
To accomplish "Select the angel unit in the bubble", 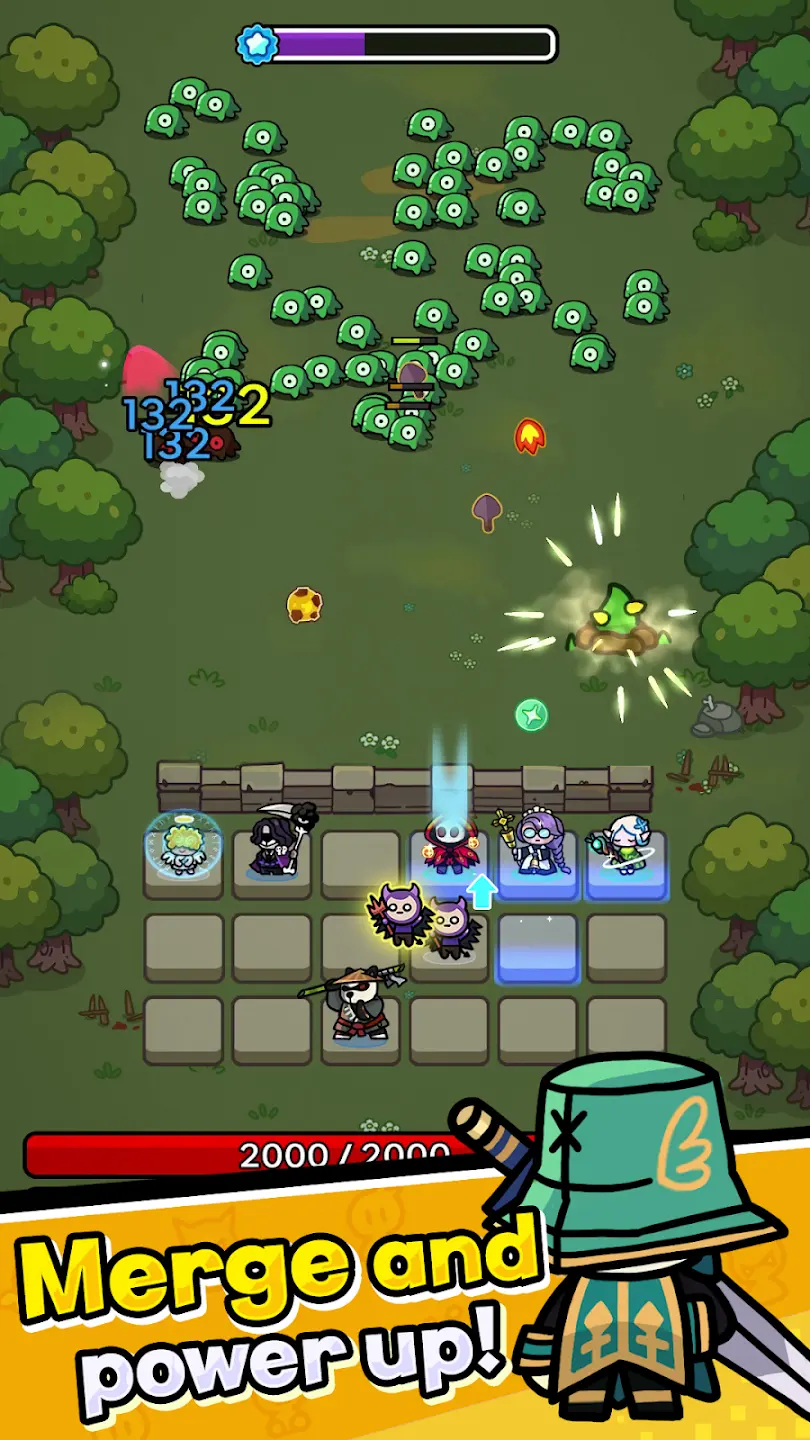I will (182, 848).
